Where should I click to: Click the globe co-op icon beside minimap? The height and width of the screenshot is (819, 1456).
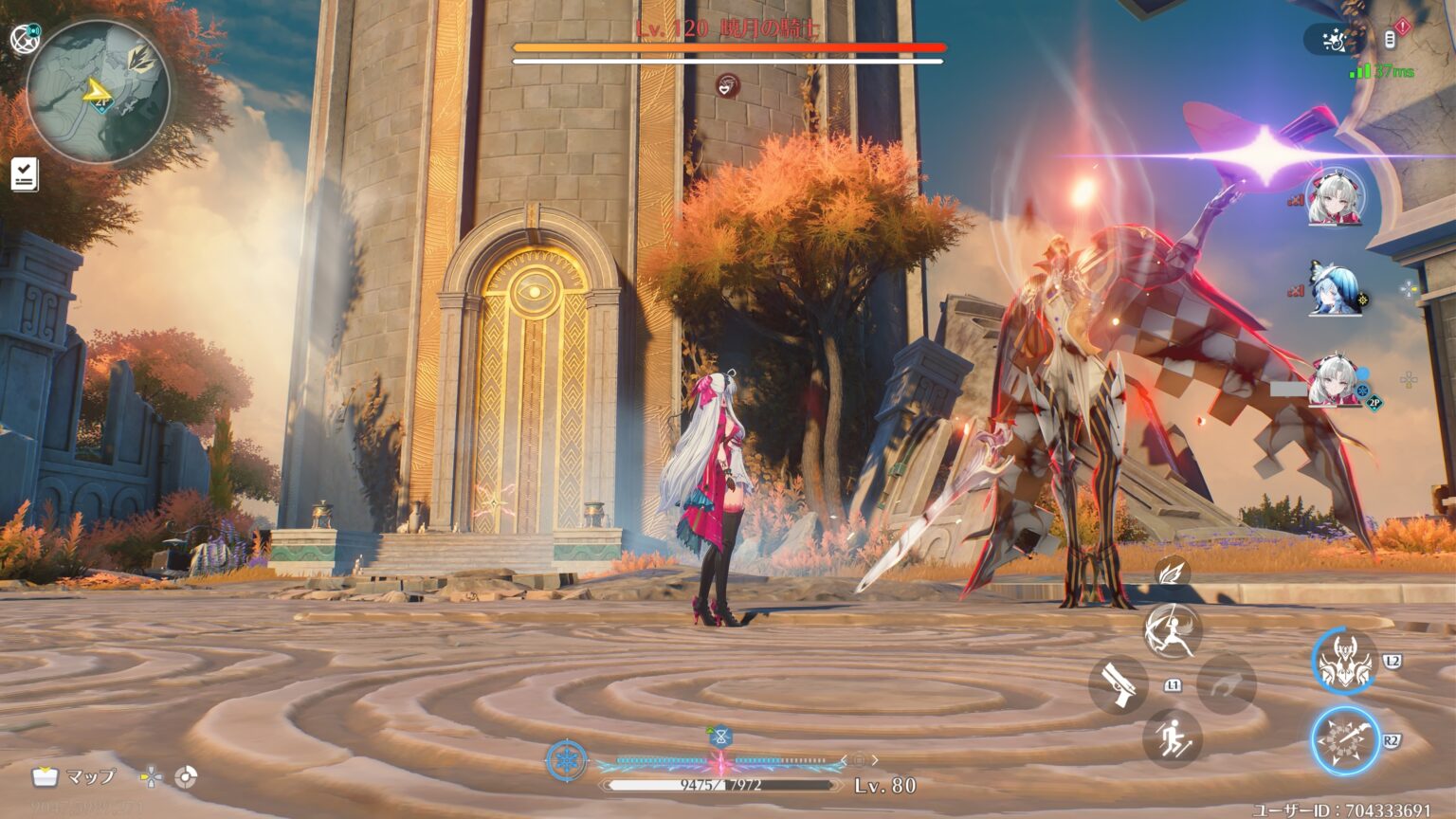point(24,37)
